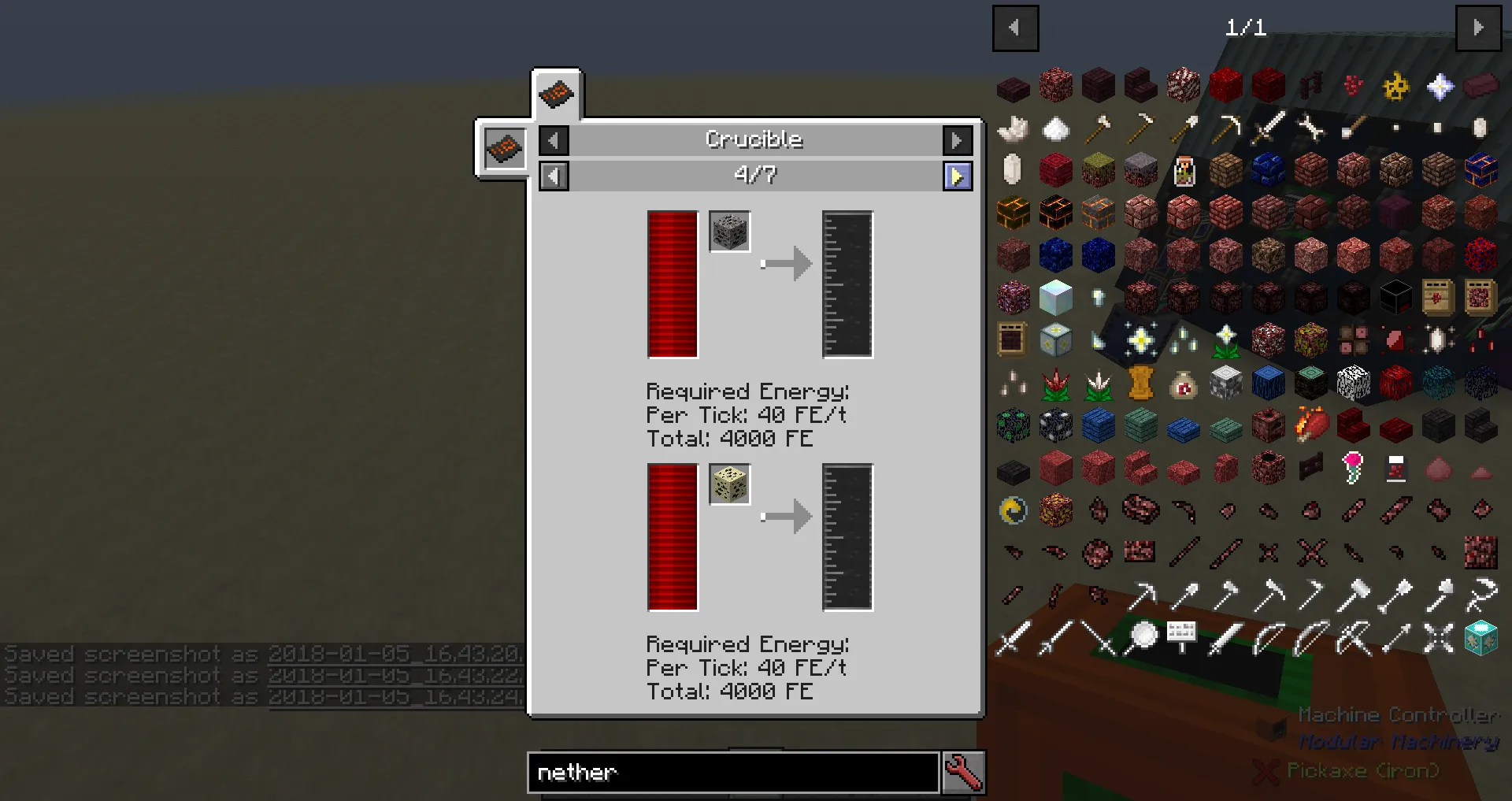Click the speckled gold ore input of the bottom recipe
1512x801 pixels.
coord(729,485)
